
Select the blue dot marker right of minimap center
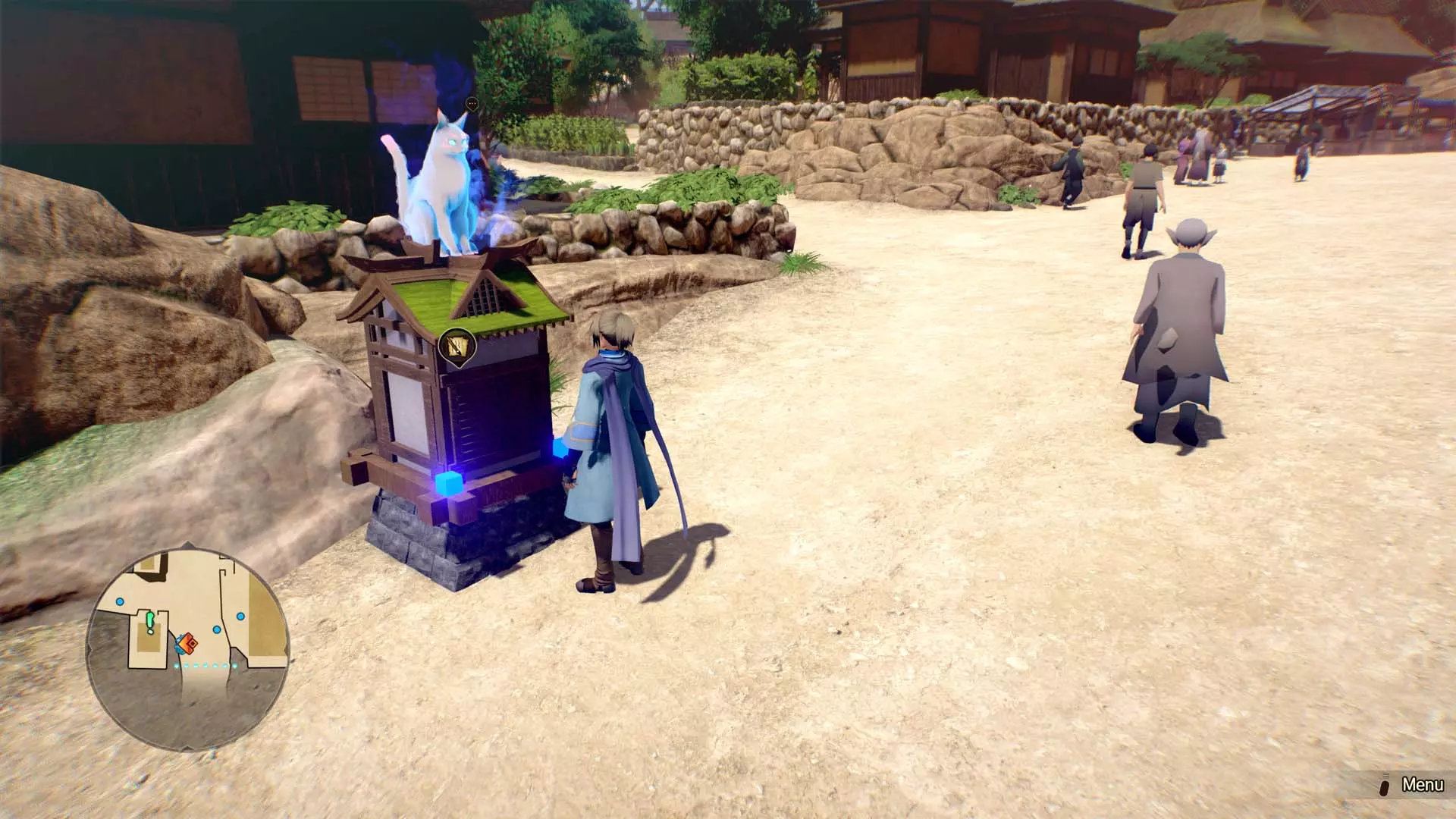(216, 630)
